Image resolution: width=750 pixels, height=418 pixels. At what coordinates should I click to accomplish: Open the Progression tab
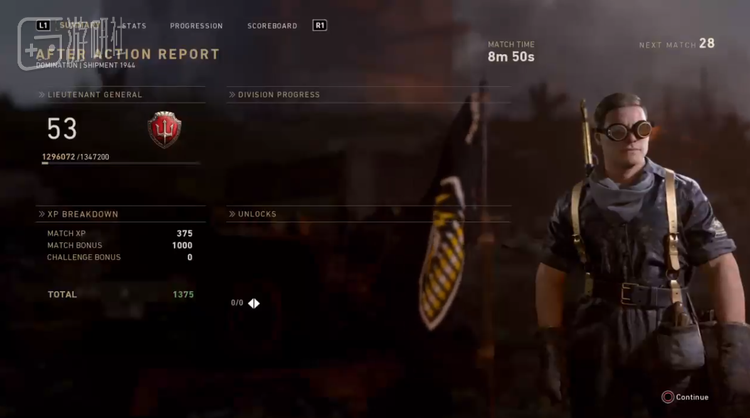tap(196, 25)
